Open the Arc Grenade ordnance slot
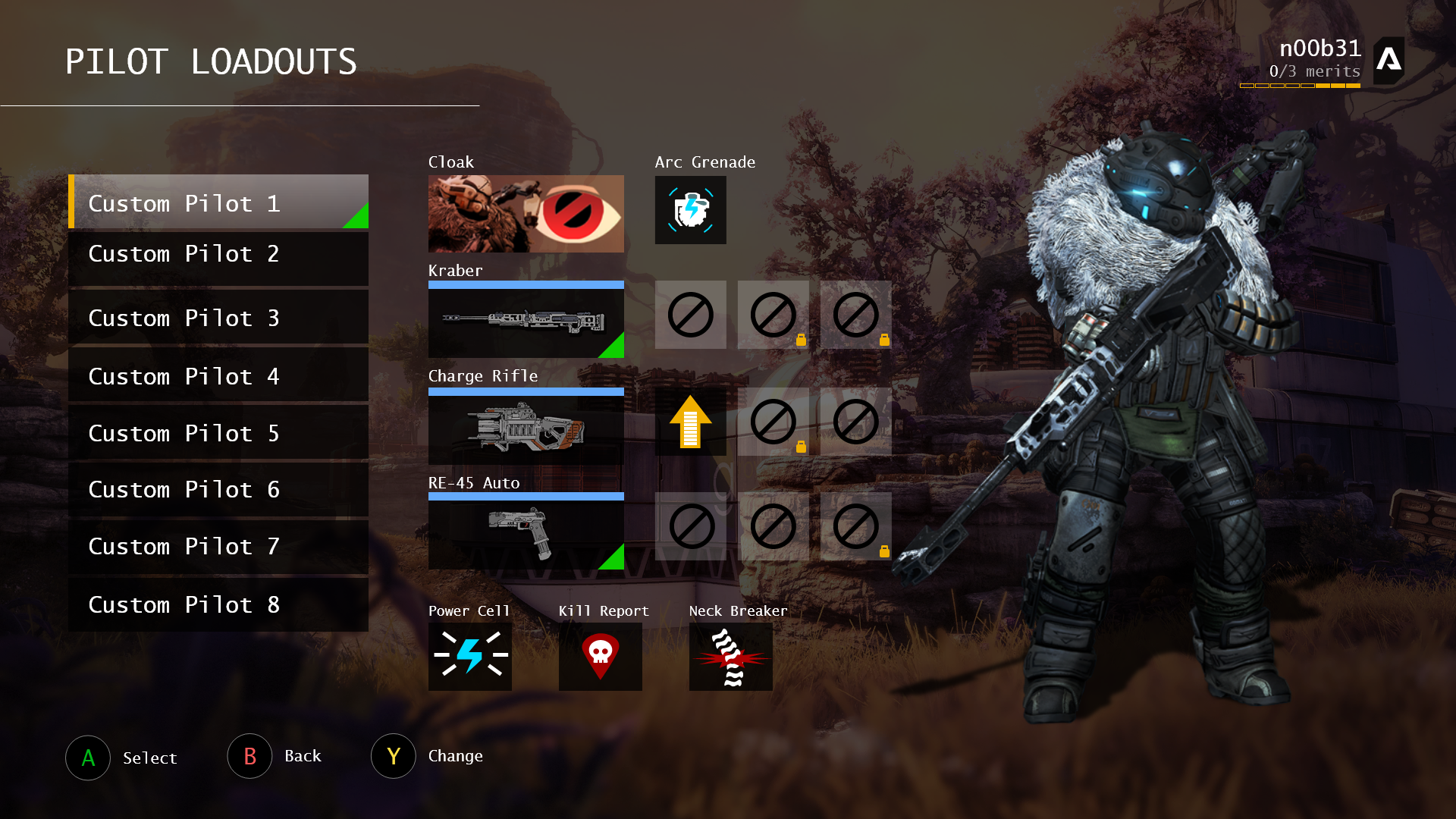1456x819 pixels. coord(690,210)
